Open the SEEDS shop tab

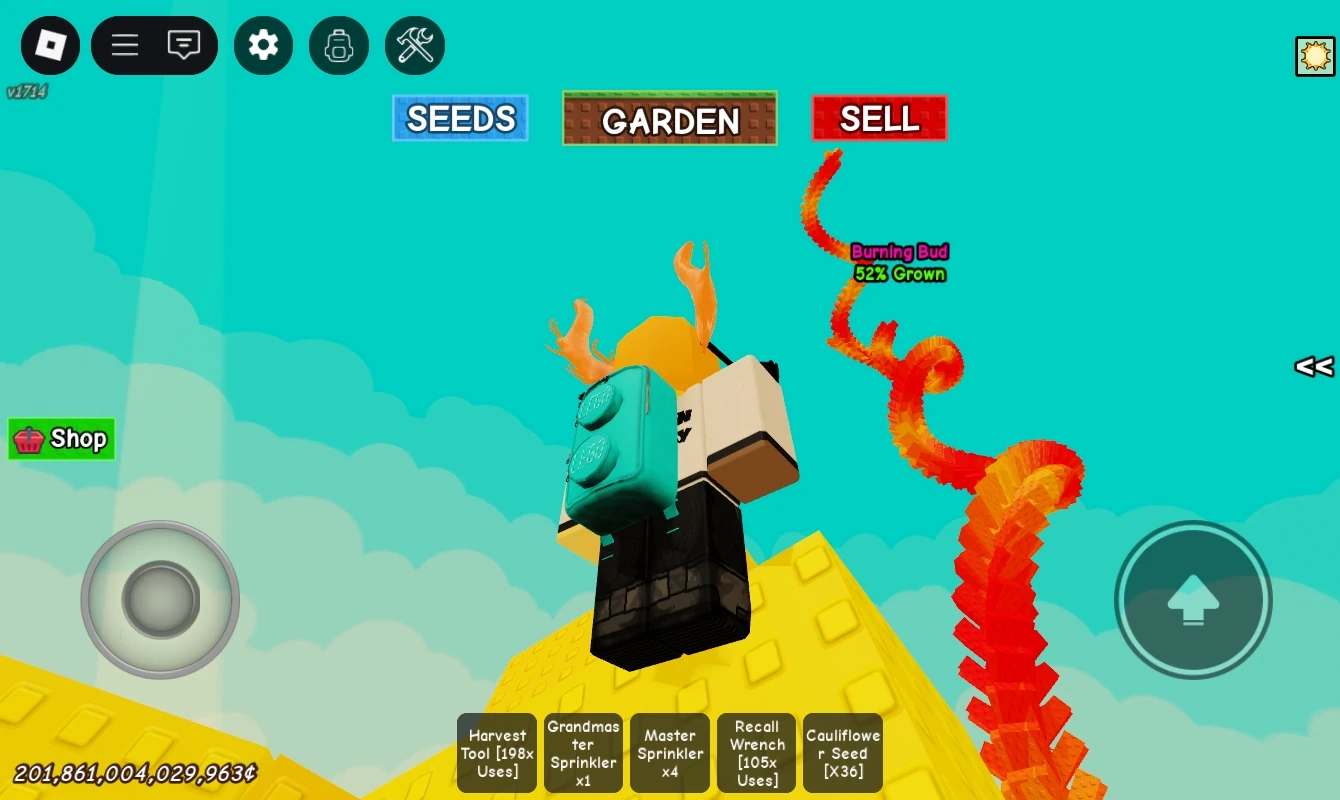(460, 117)
